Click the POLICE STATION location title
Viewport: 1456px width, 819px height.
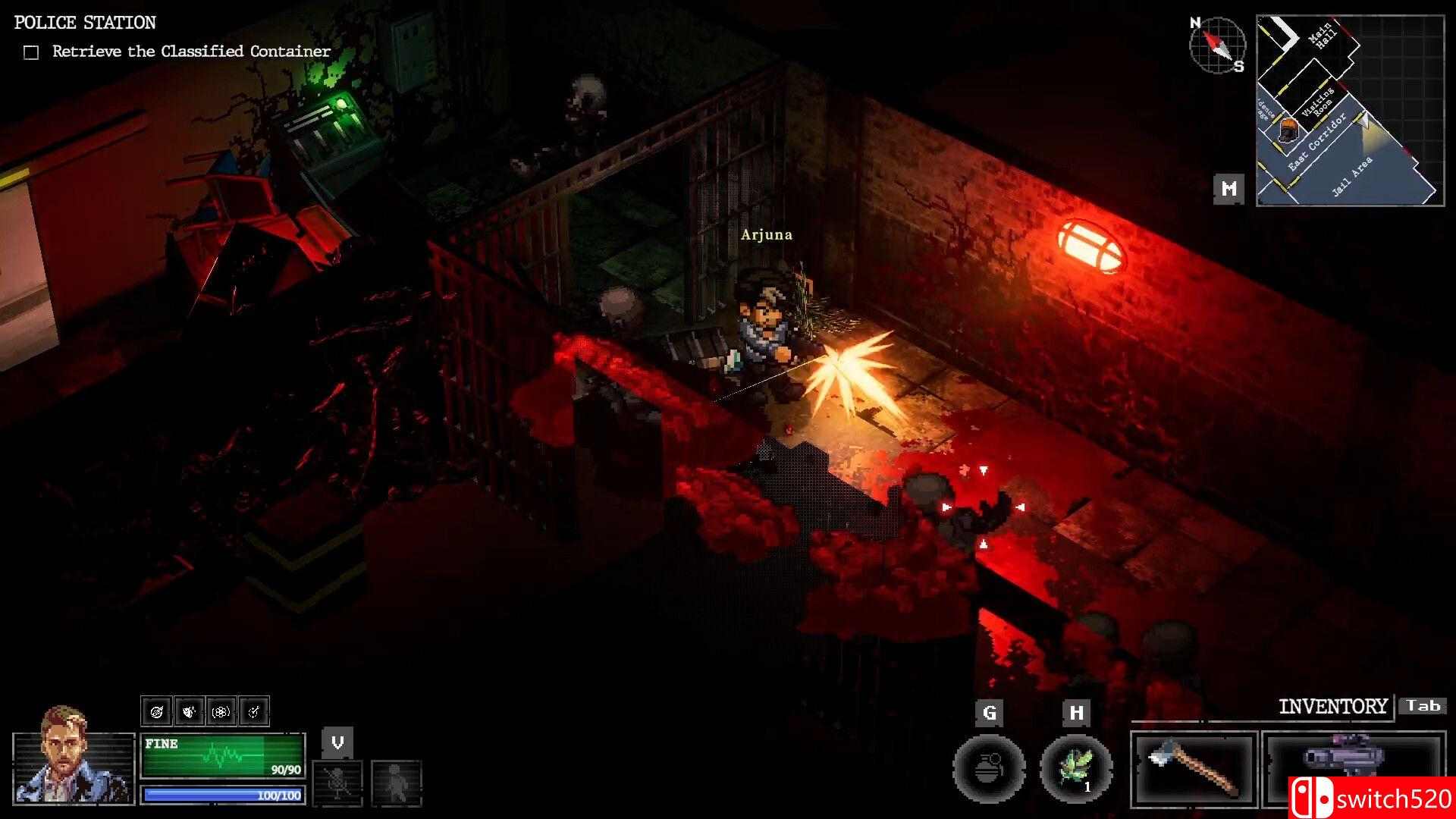pyautogui.click(x=84, y=22)
